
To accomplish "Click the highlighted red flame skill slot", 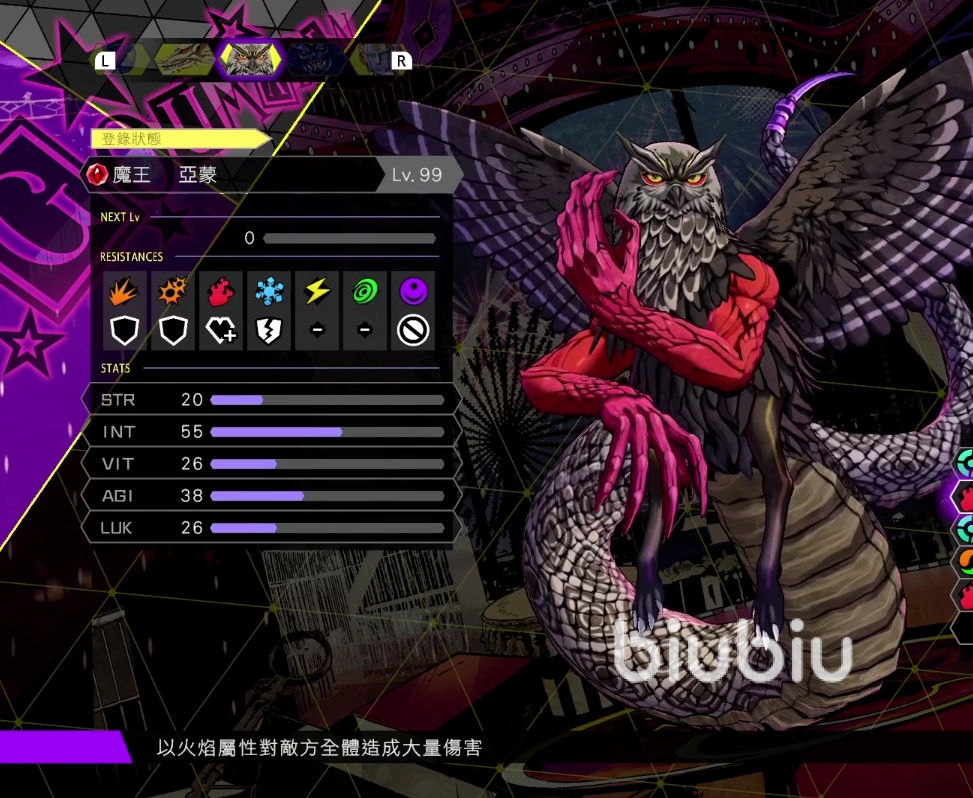I will [964, 496].
